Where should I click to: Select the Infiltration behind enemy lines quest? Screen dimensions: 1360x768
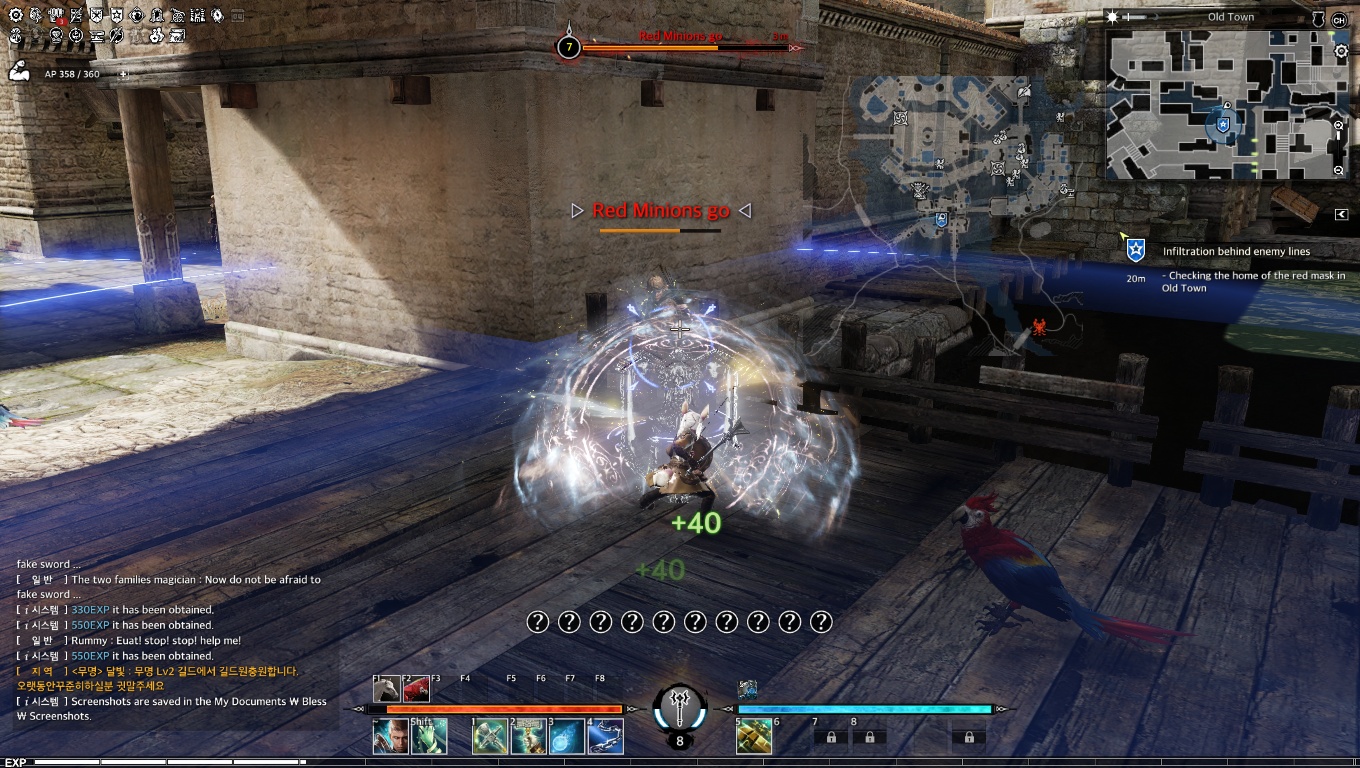click(1236, 252)
